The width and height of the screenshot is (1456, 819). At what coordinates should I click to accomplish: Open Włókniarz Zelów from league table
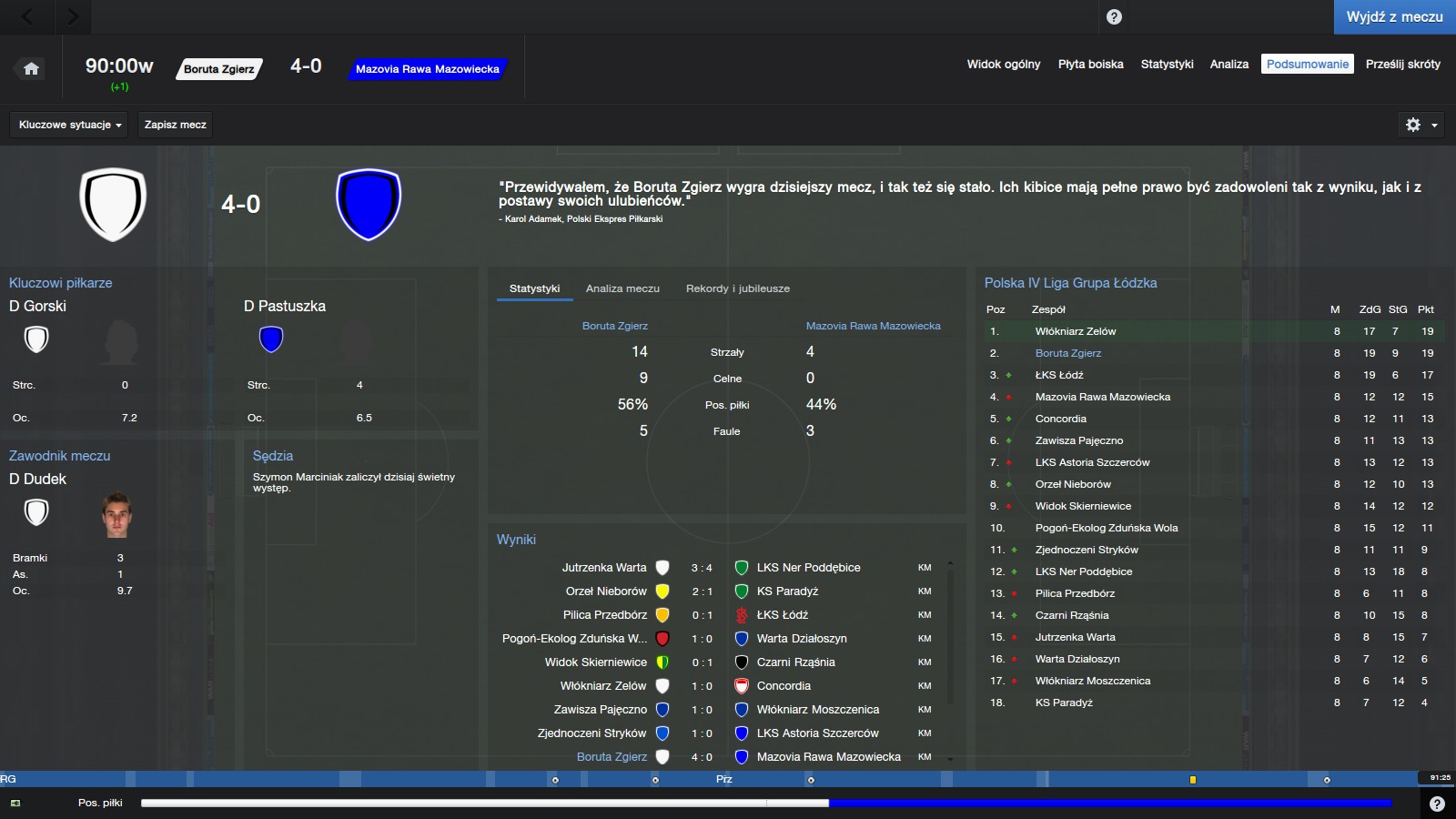(1075, 331)
